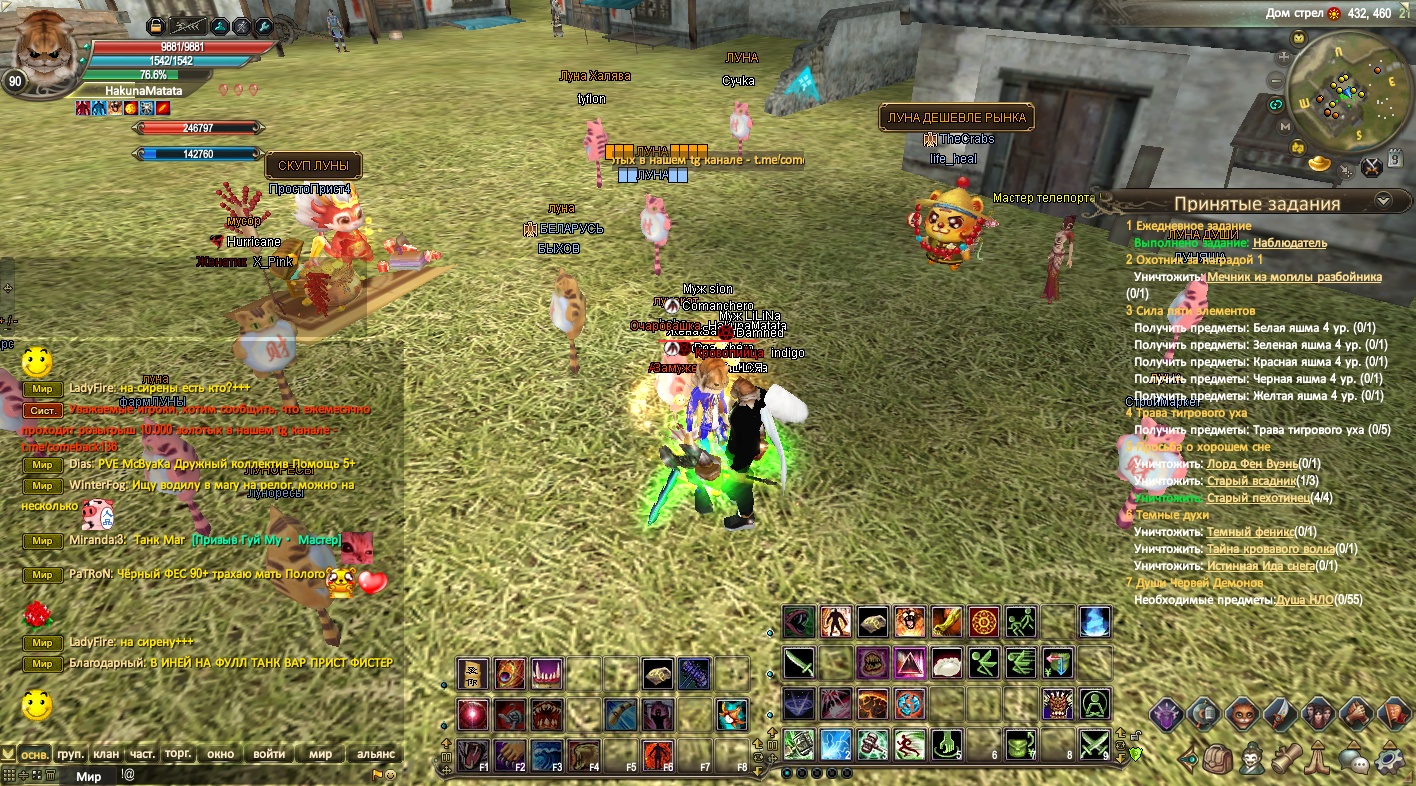Select the "Душа НЛО" quest item link
The image size is (1416, 786).
pos(1305,600)
